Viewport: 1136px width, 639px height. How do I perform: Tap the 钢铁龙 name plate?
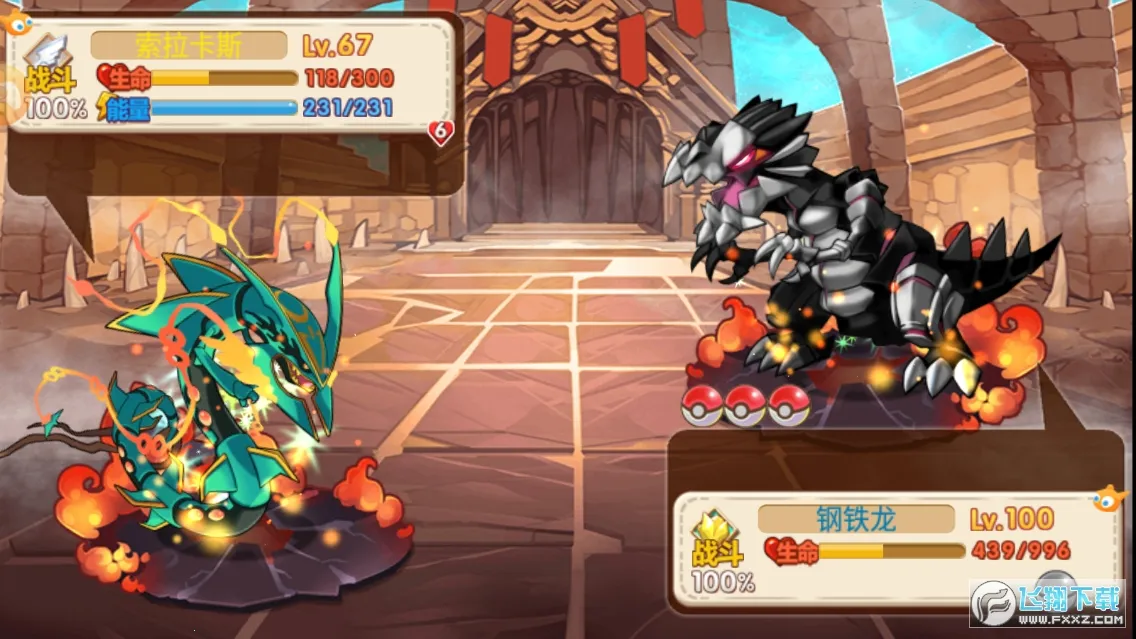point(855,519)
